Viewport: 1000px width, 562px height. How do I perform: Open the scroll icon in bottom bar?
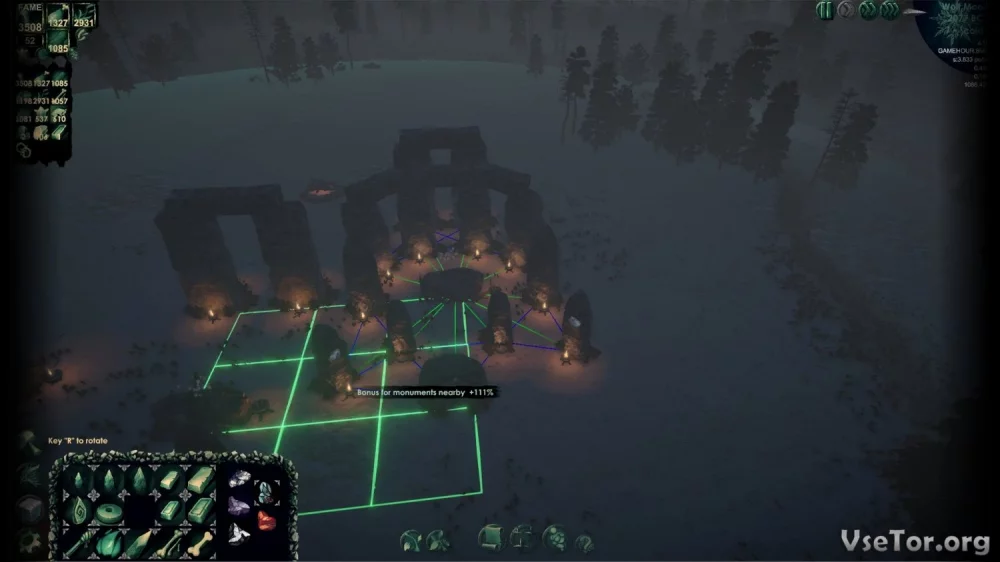pos(490,538)
